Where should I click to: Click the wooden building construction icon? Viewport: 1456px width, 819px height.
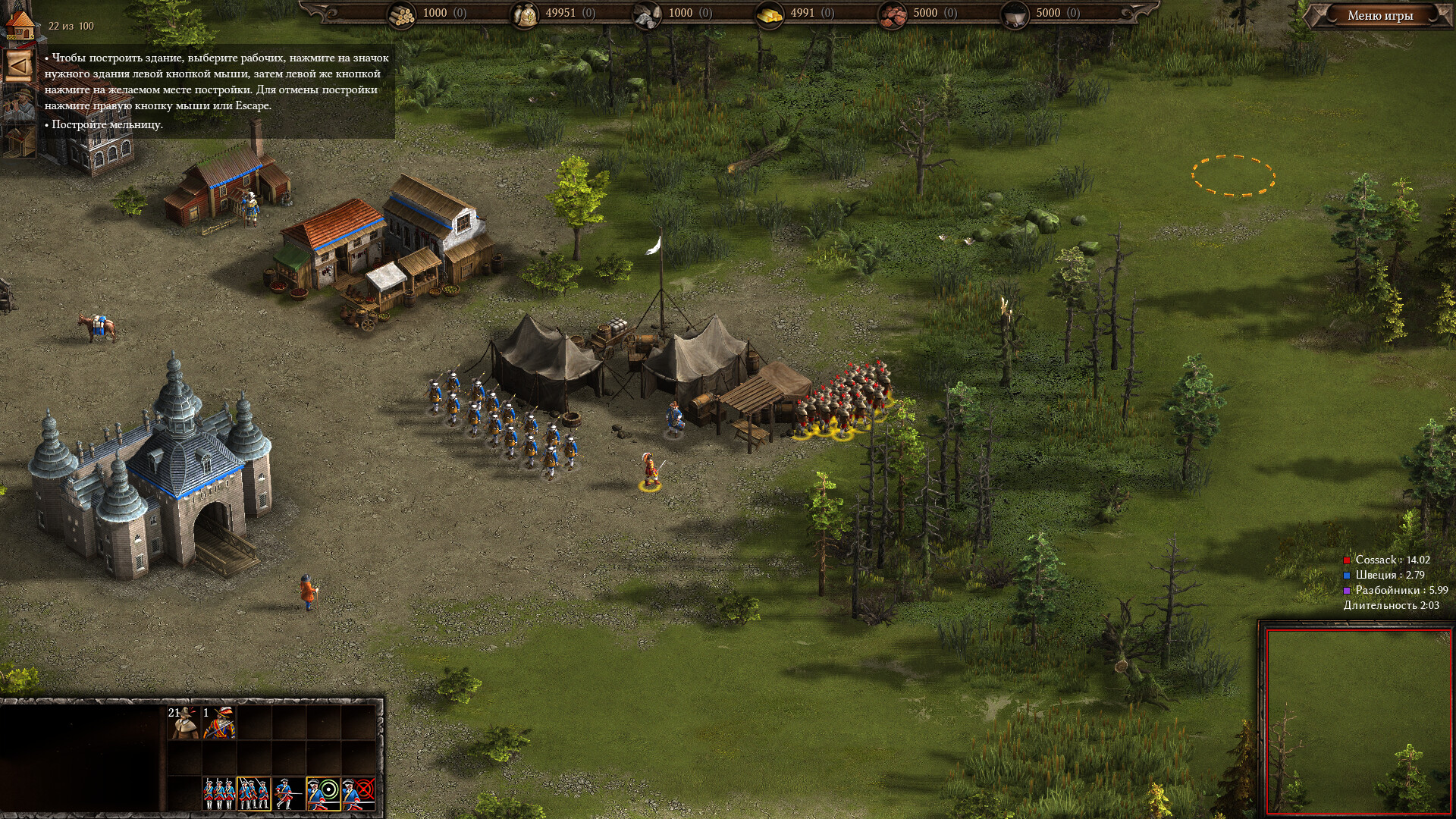pos(18,140)
